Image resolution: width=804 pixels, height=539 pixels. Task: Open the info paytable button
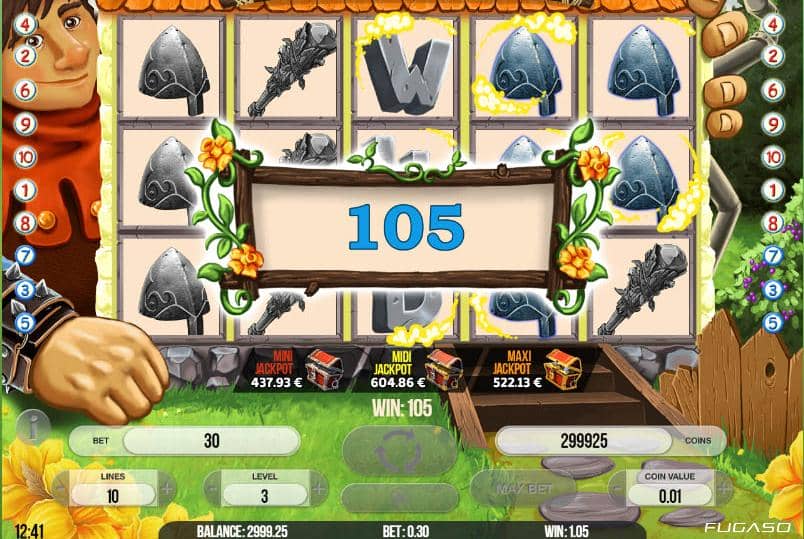(x=33, y=429)
